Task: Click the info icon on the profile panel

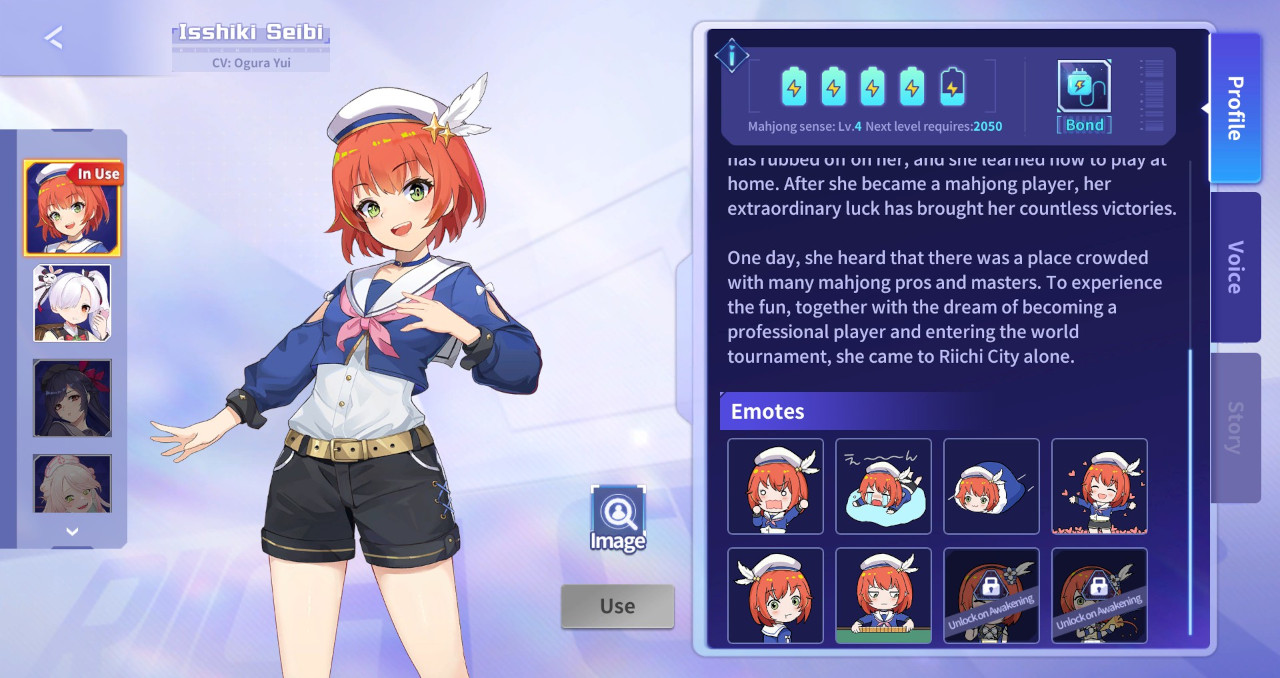Action: coord(733,57)
